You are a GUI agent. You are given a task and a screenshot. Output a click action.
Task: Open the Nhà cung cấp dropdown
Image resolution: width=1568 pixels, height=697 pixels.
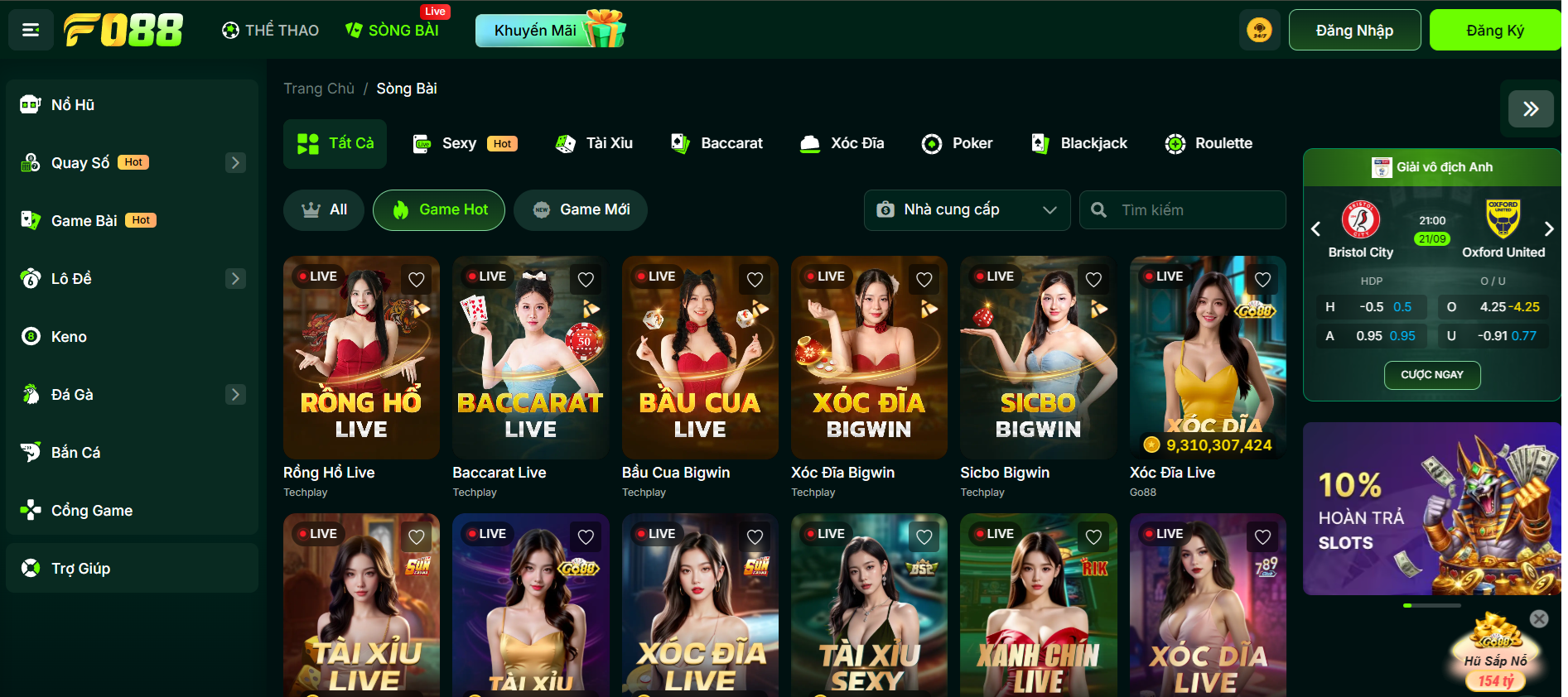point(967,209)
